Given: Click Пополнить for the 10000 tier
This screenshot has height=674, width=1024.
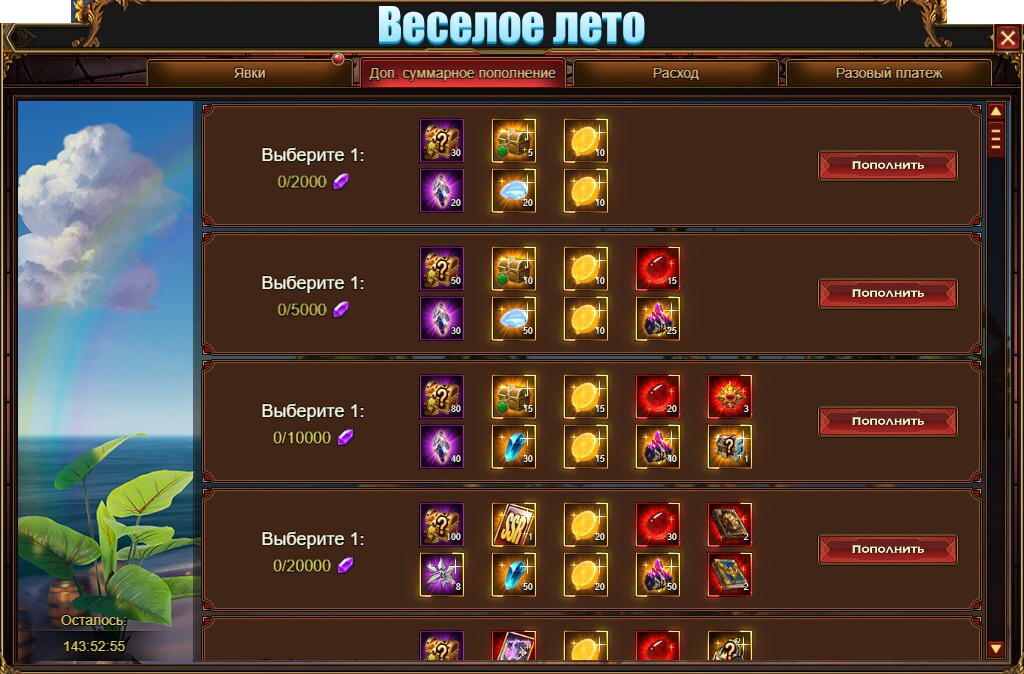Looking at the screenshot, I should point(887,421).
